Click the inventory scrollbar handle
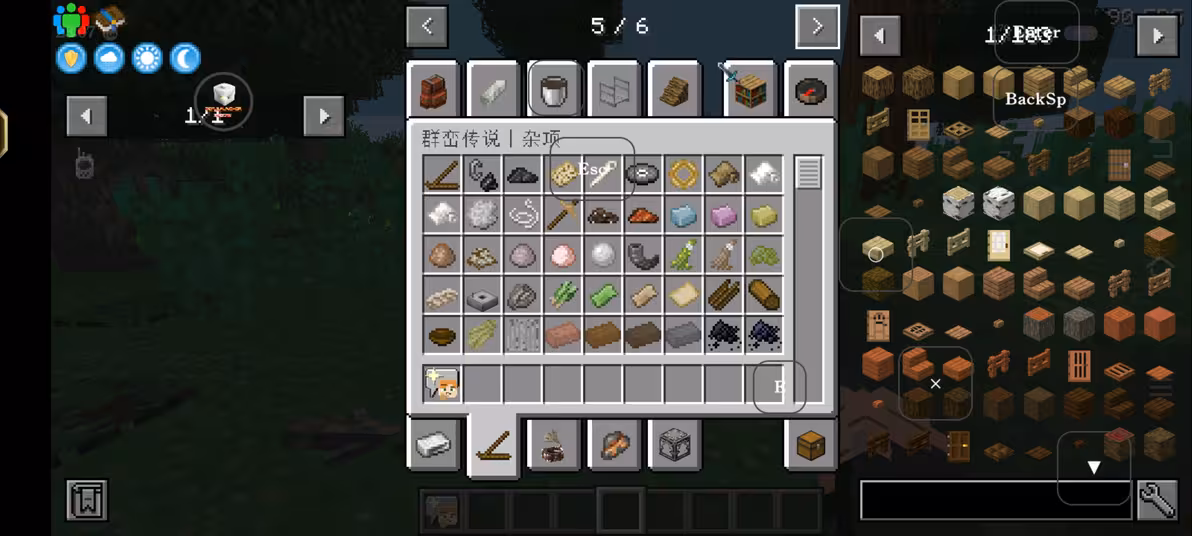This screenshot has height=536, width=1192. [x=808, y=173]
